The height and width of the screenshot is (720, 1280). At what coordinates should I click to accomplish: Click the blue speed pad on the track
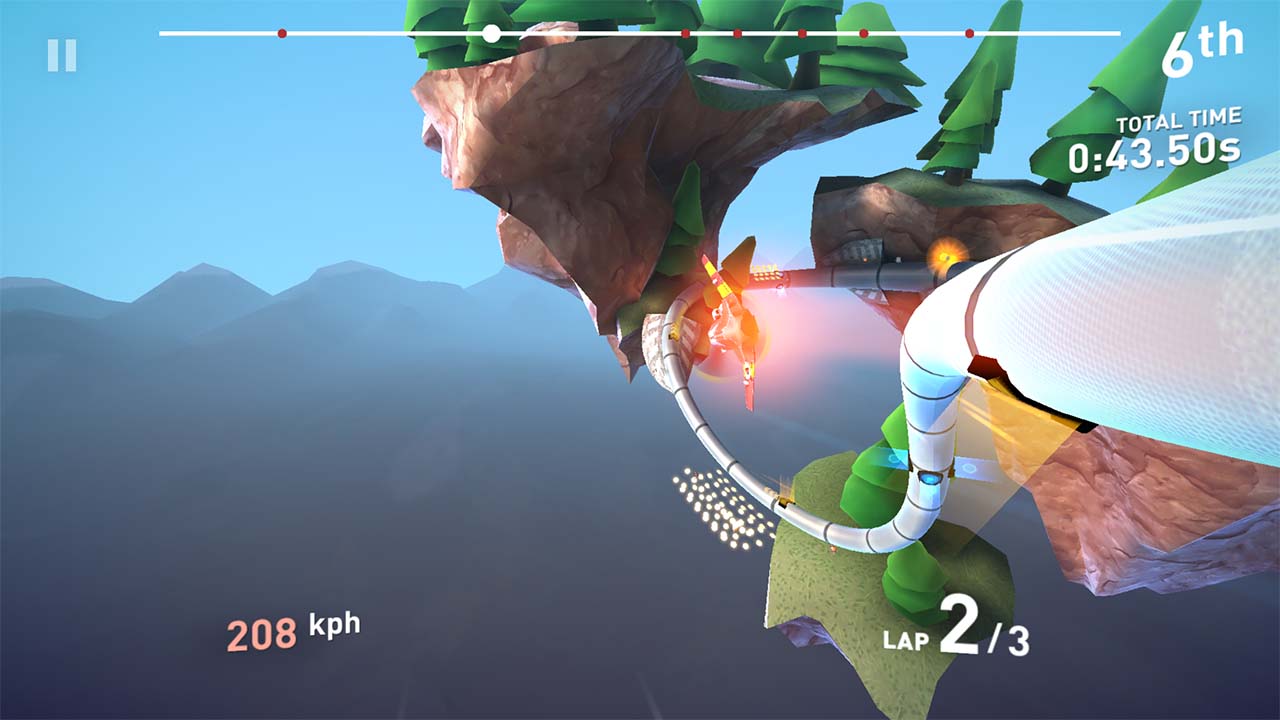coord(928,478)
